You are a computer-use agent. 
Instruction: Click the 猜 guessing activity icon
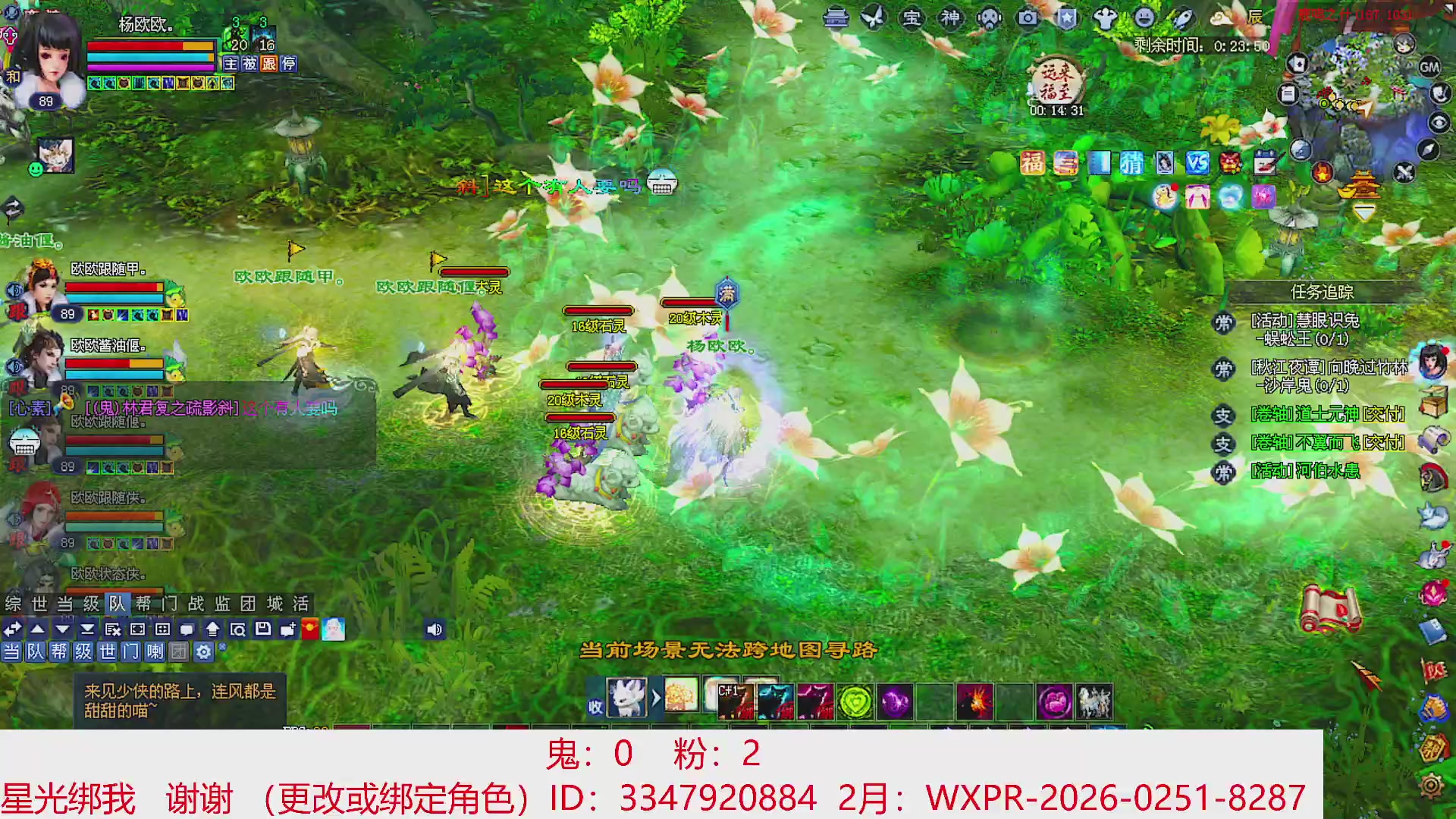pos(1132,163)
